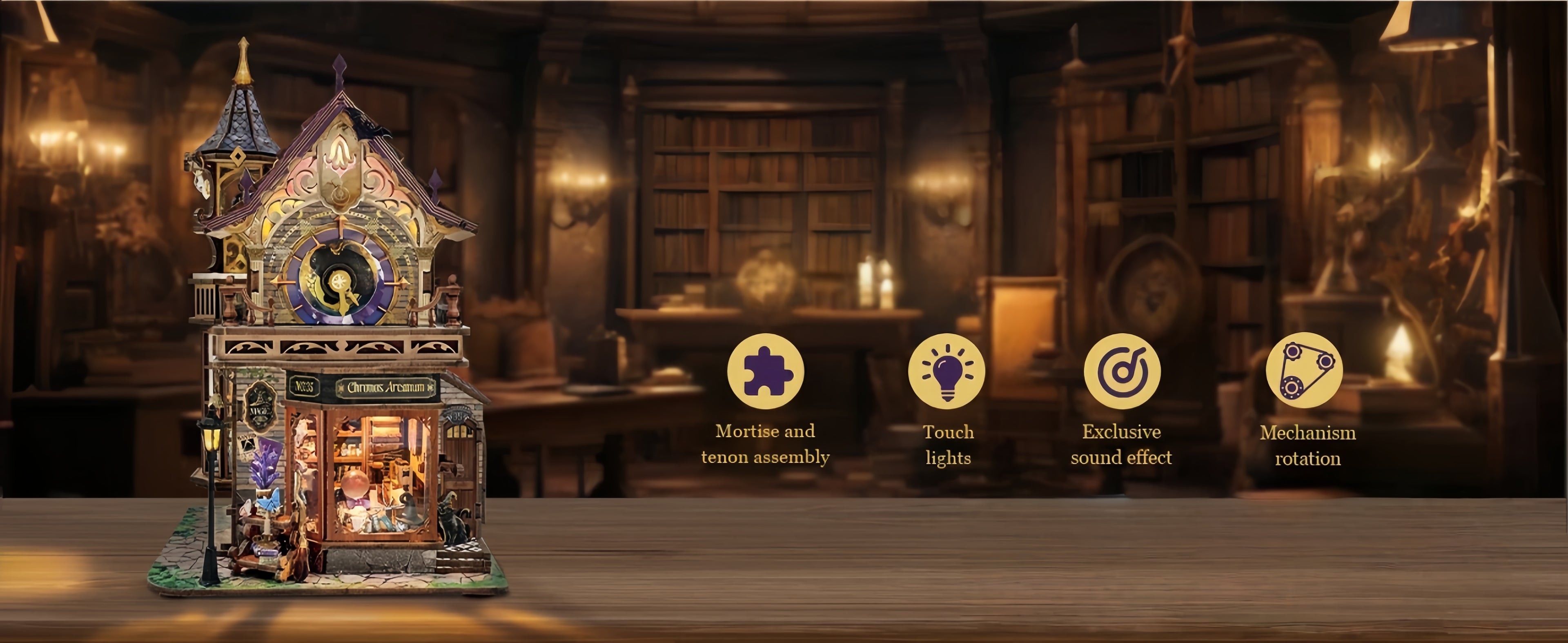The image size is (1568, 643).
Task: Choose the Exclusive sound effect icon
Action: pyautogui.click(x=1121, y=371)
